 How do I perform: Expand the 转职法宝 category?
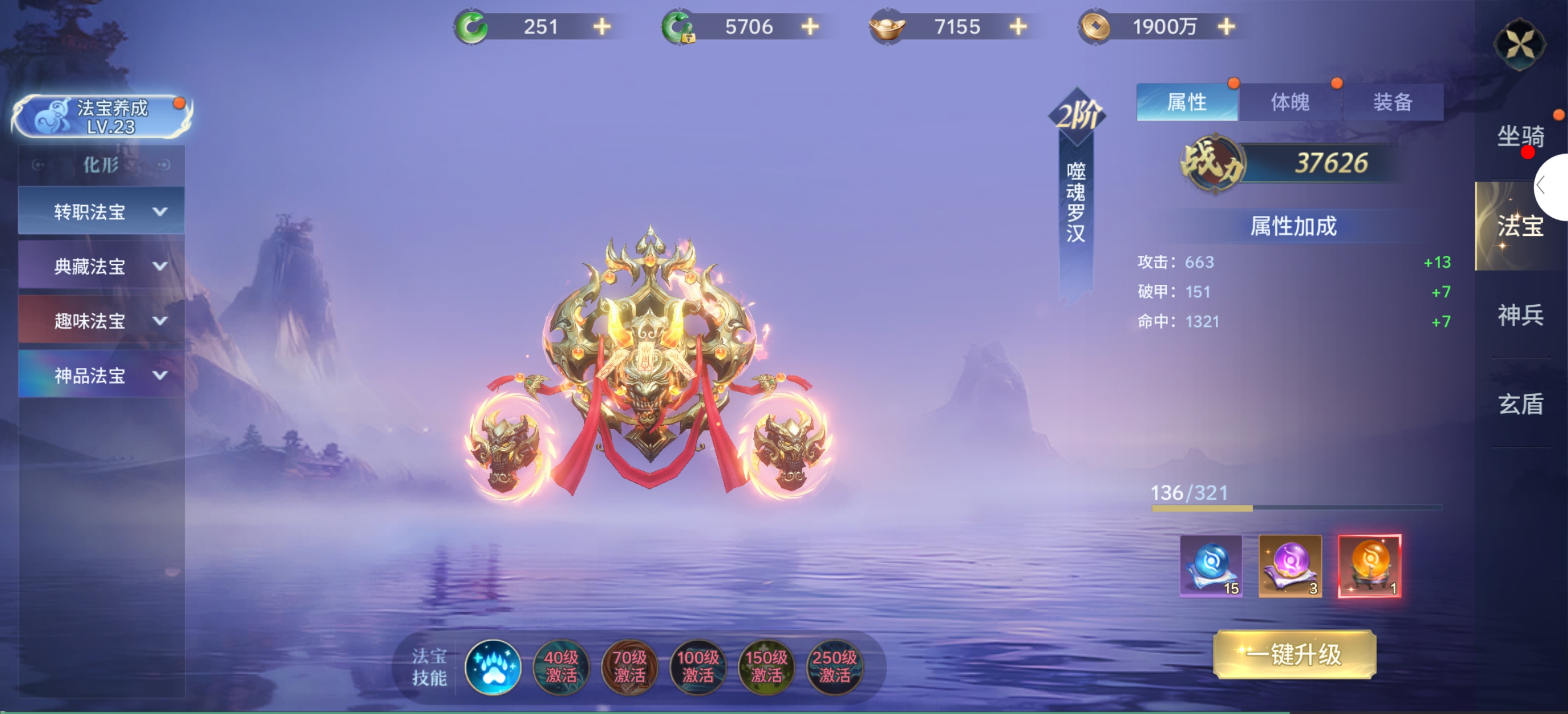point(102,211)
